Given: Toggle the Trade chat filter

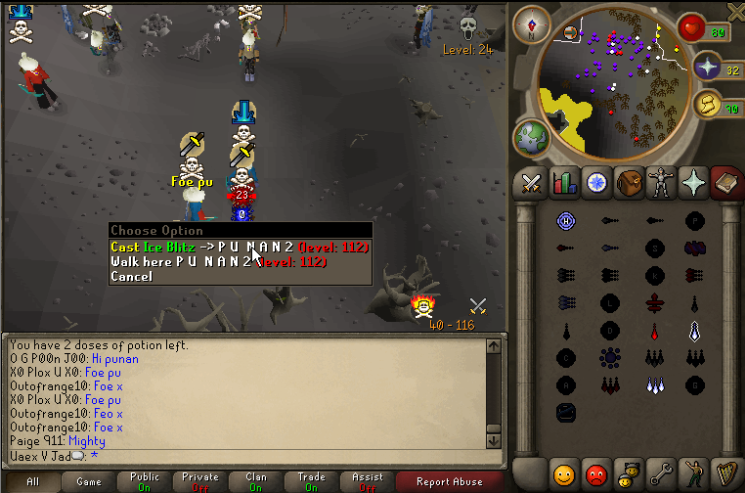Looking at the screenshot, I should click(311, 482).
